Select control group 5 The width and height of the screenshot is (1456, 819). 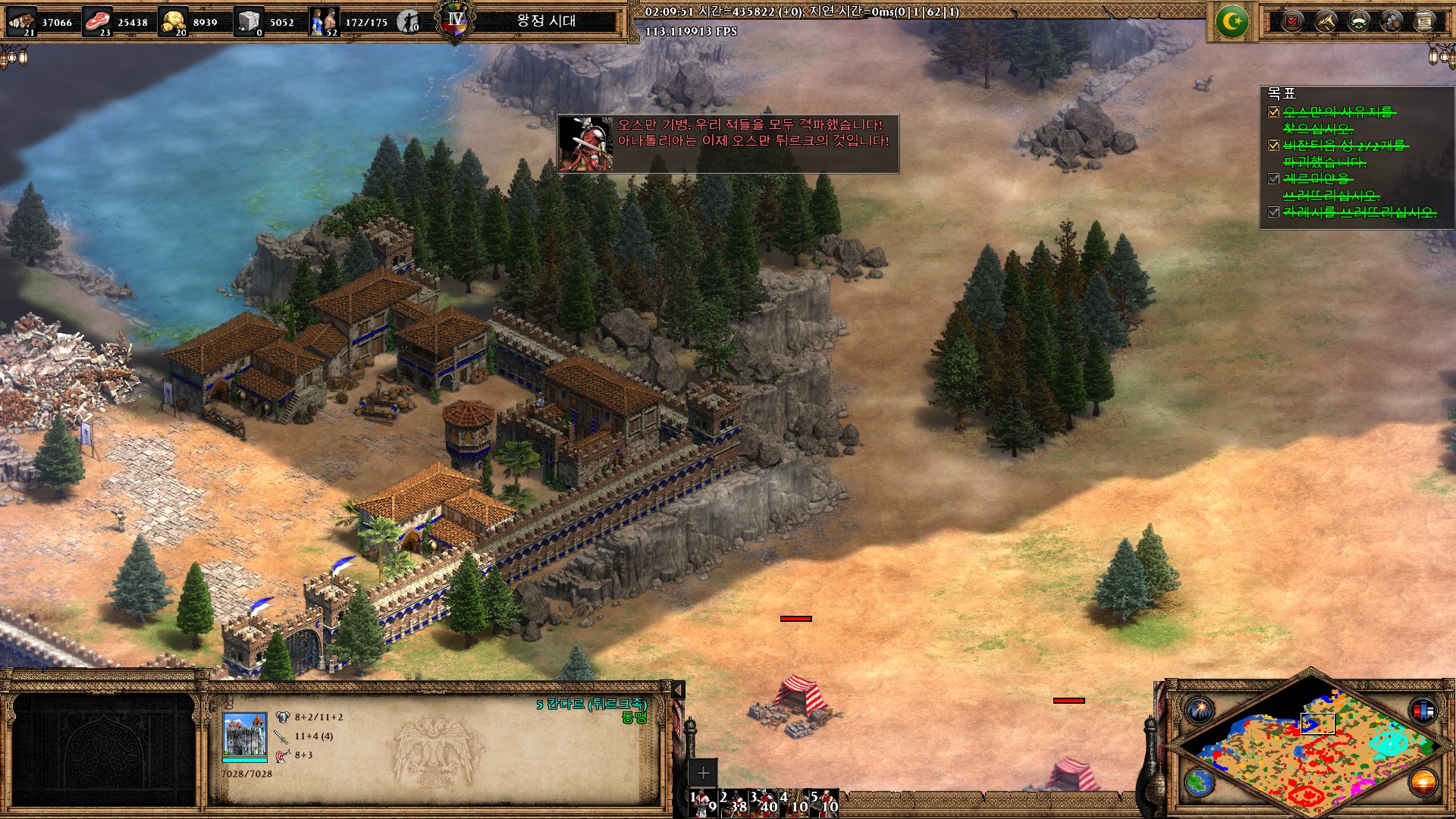[x=824, y=802]
